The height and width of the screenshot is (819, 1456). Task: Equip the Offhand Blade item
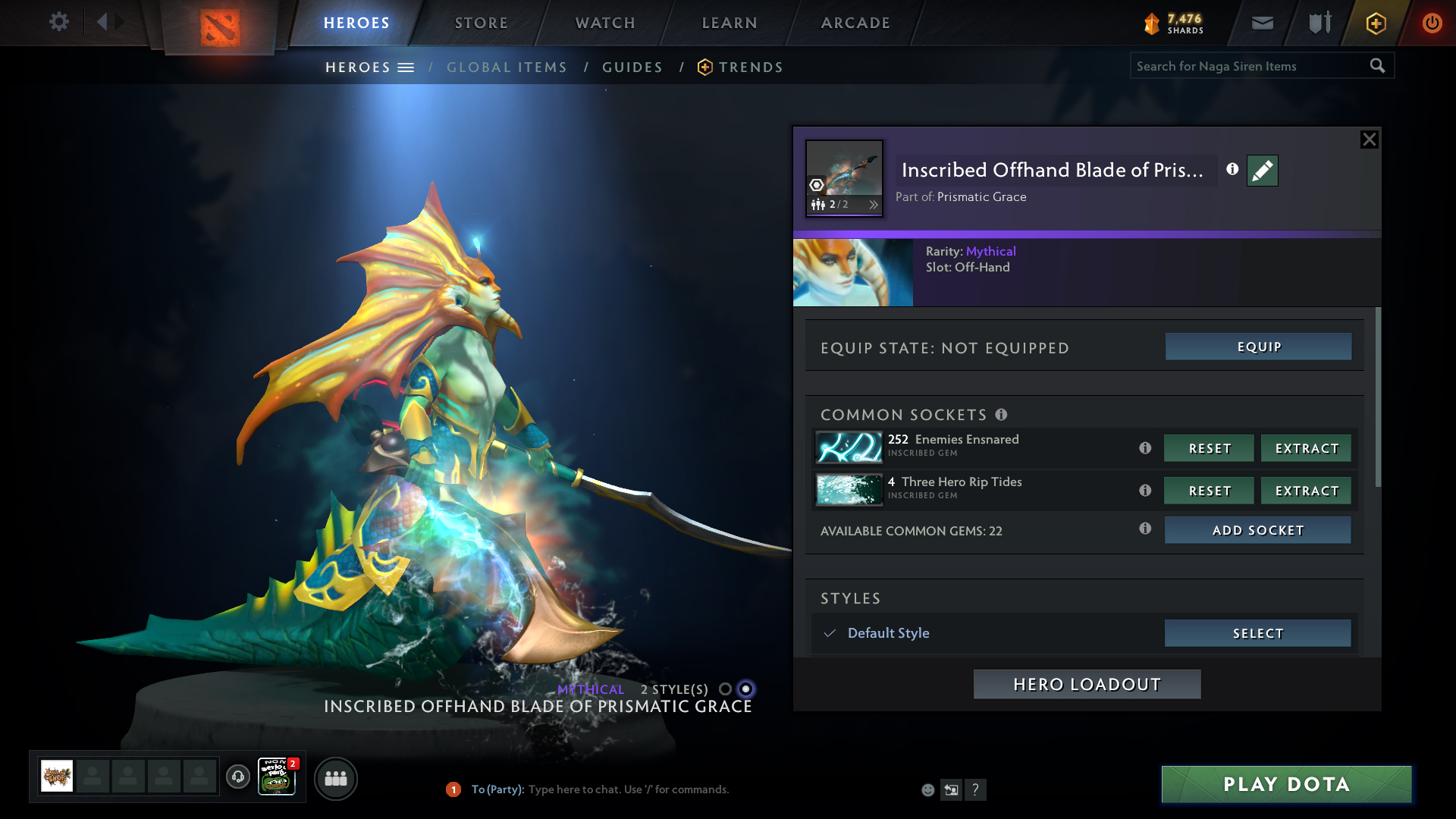tap(1258, 347)
